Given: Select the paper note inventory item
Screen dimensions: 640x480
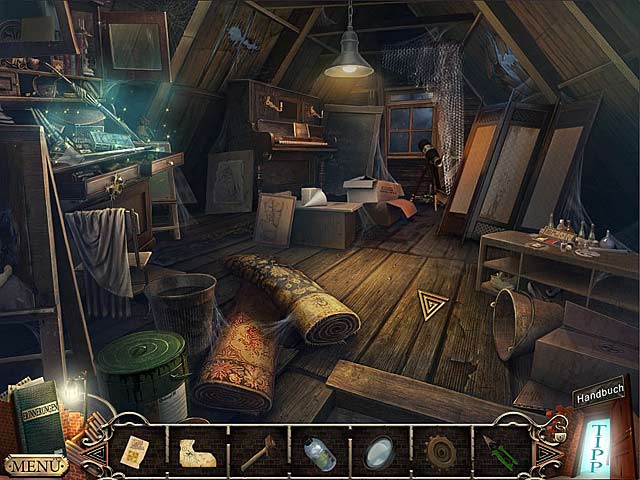Looking at the screenshot, I should point(134,451).
